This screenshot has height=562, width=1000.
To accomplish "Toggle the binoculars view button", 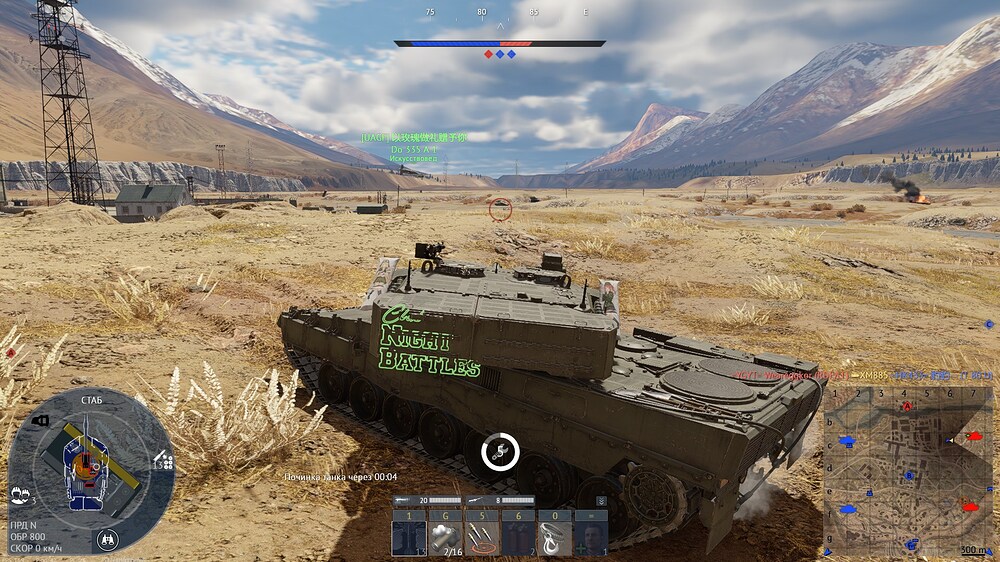I will (109, 539).
